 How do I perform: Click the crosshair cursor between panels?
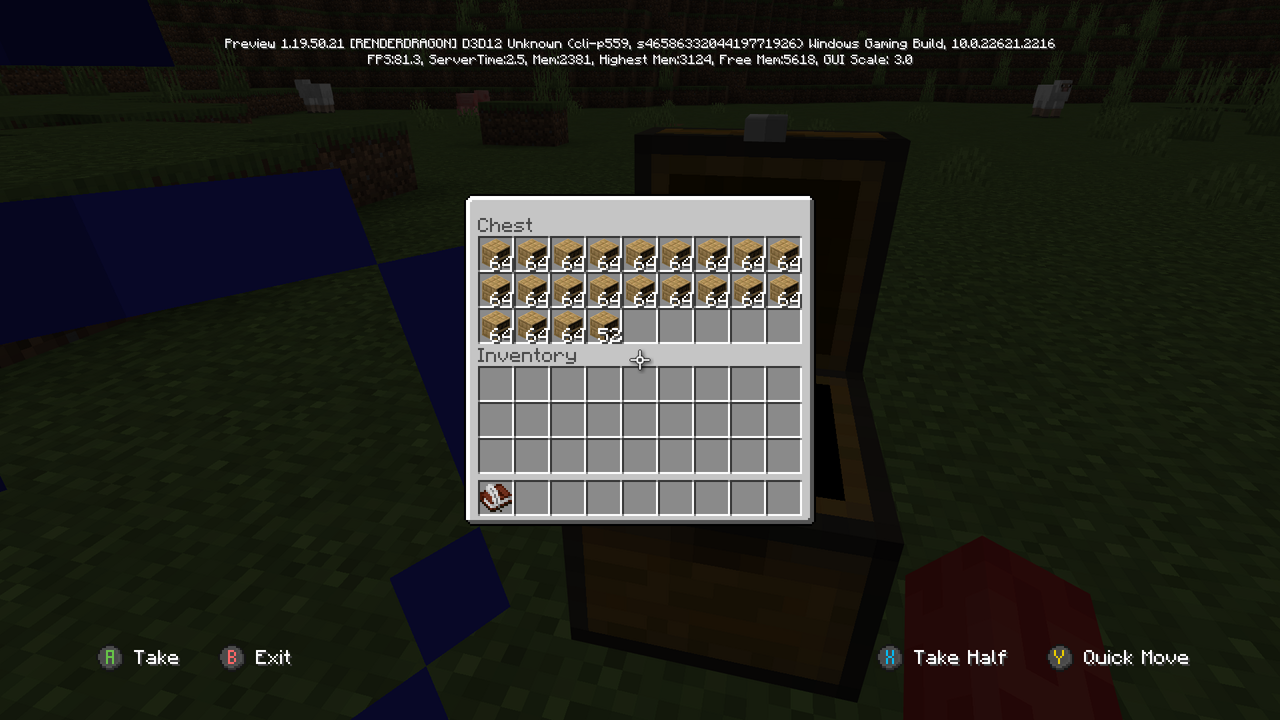639,360
